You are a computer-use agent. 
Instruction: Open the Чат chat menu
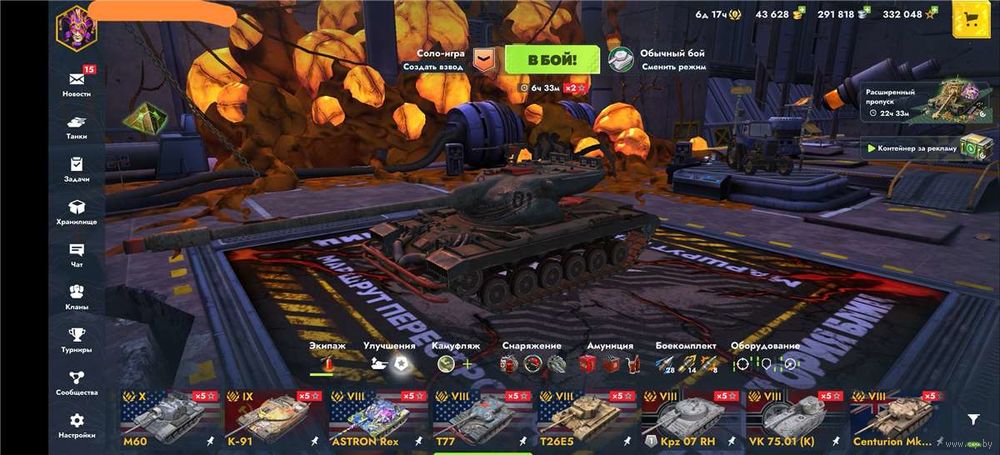pyautogui.click(x=76, y=254)
